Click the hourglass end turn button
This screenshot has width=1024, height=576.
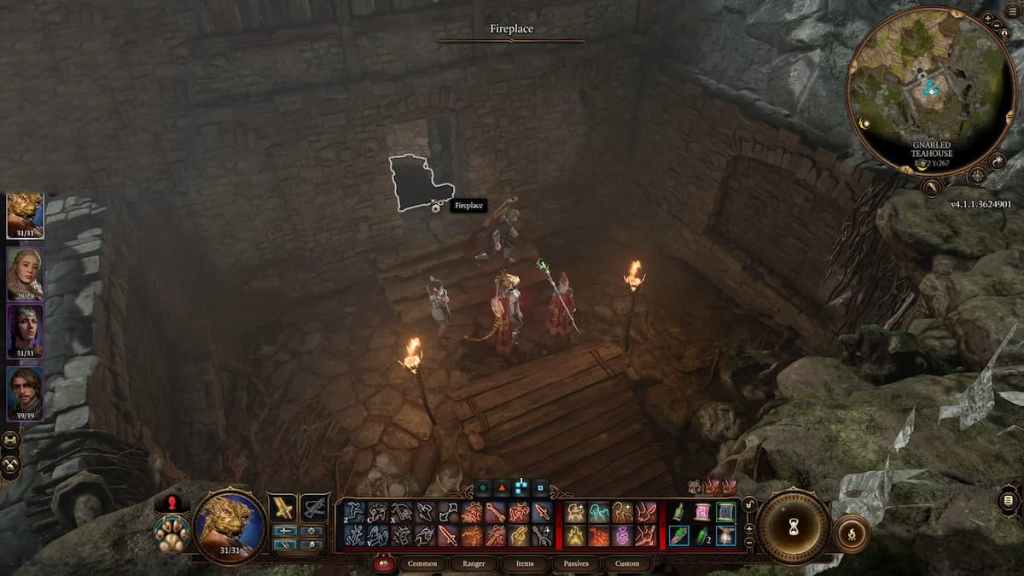pyautogui.click(x=794, y=526)
